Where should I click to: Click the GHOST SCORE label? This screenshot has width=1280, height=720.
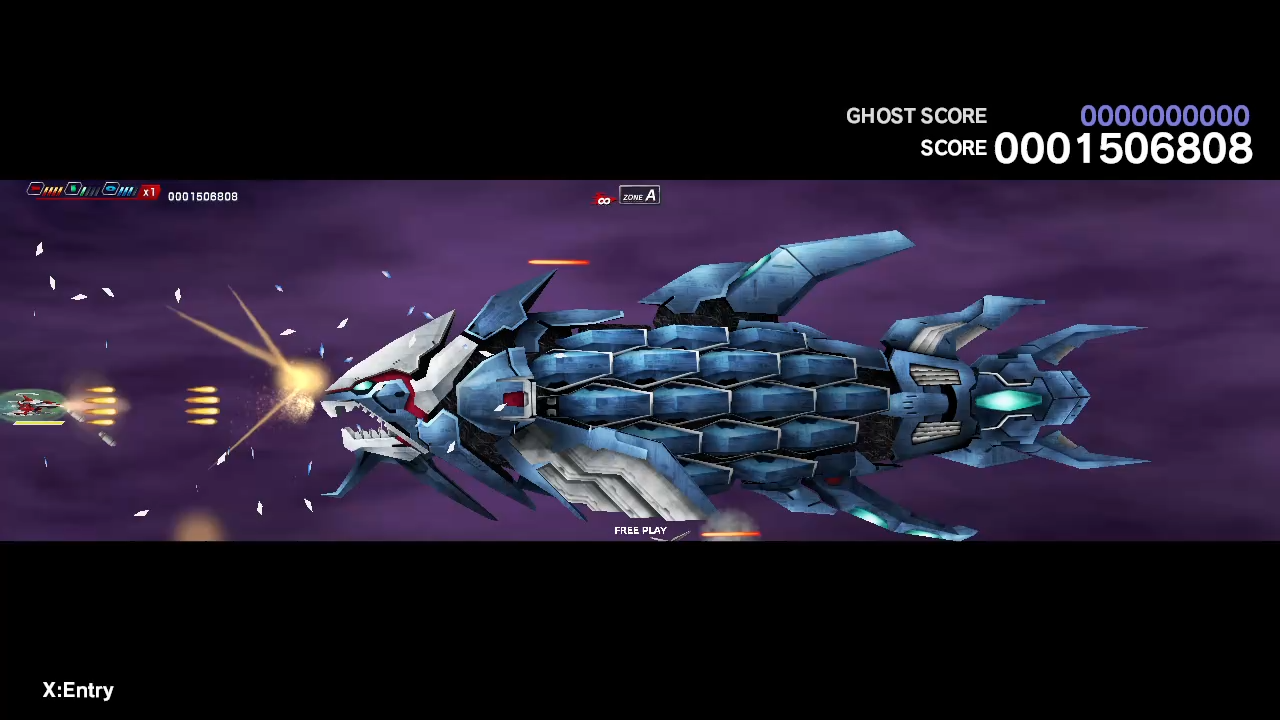916,116
